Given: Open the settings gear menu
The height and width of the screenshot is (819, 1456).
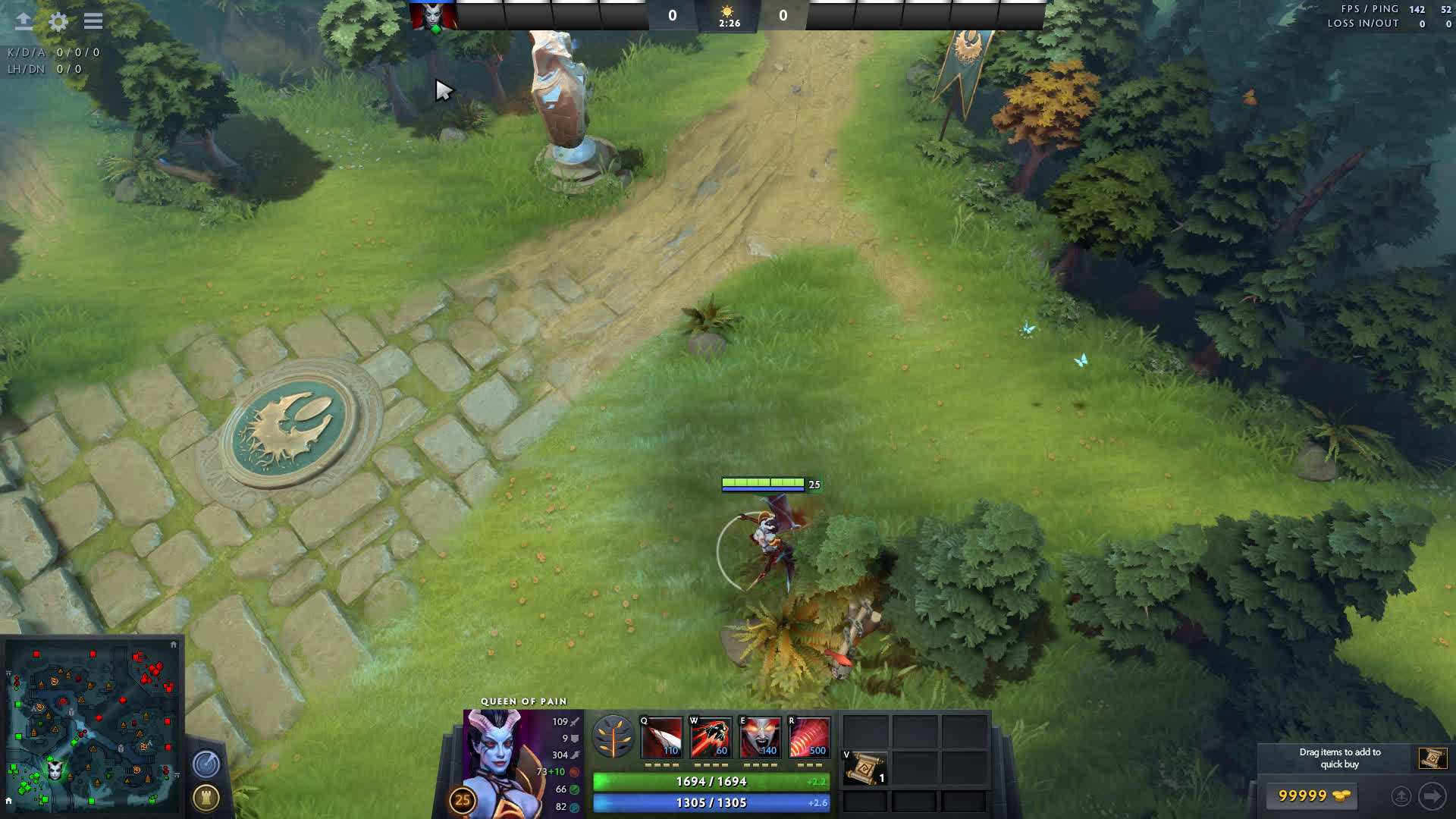Looking at the screenshot, I should point(58,21).
